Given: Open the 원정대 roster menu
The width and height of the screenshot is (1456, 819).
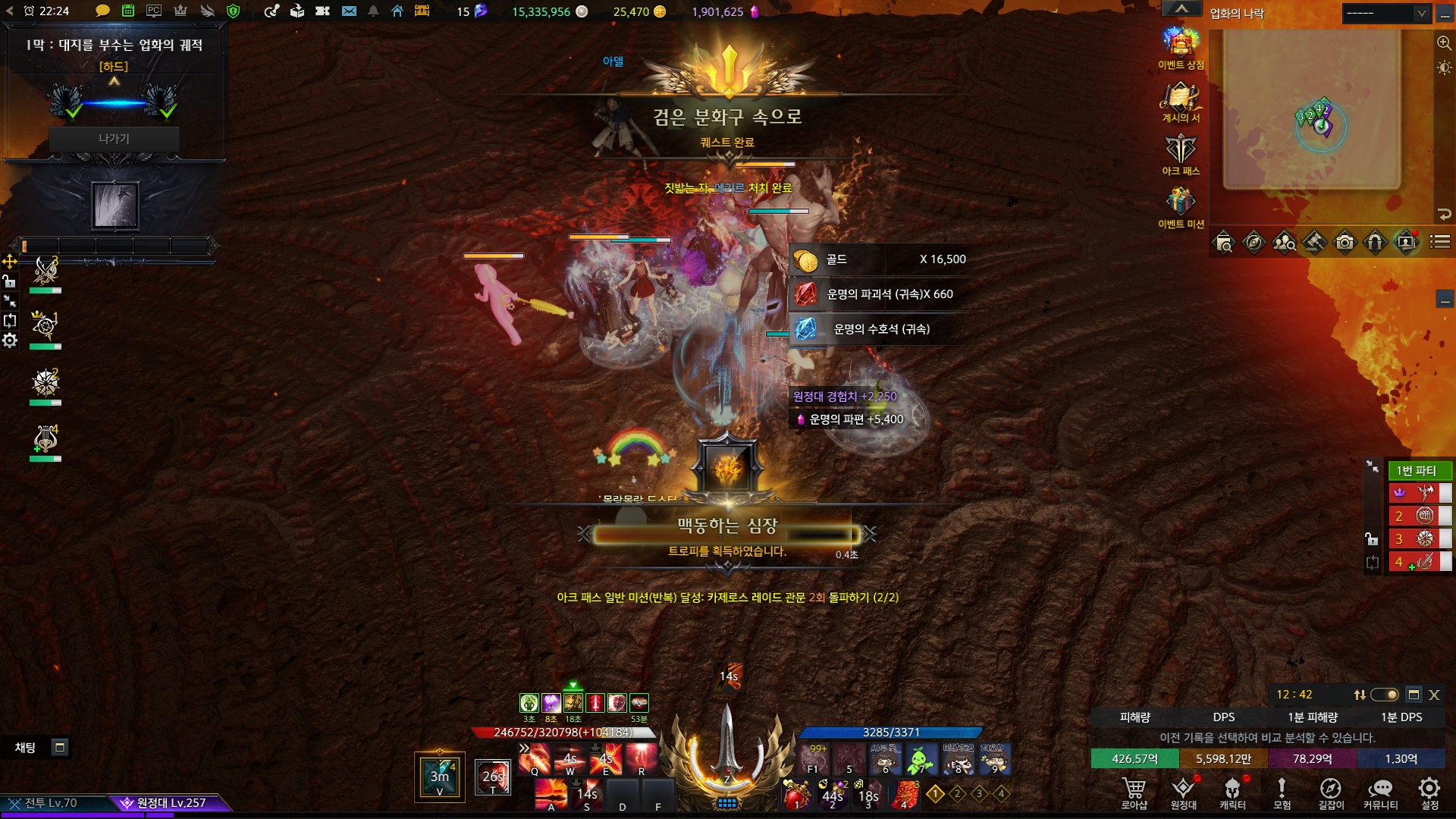Looking at the screenshot, I should point(1183,792).
